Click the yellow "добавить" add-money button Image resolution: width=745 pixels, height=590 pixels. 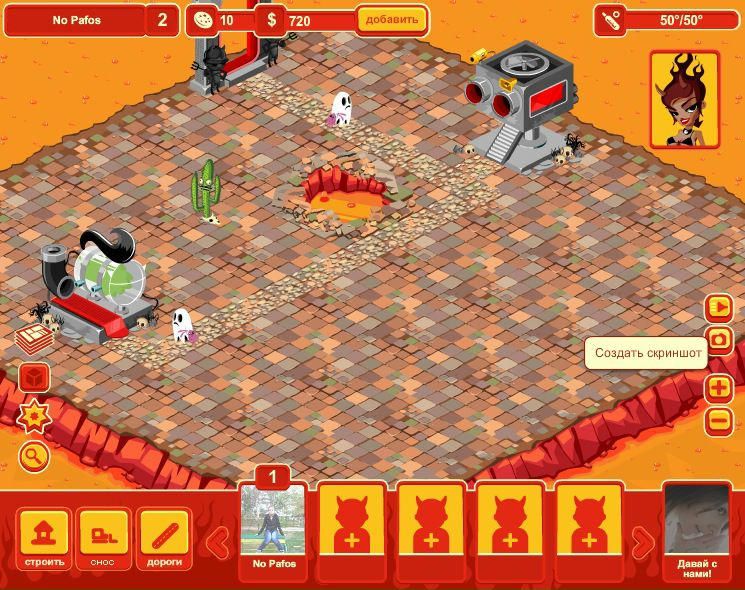click(x=392, y=19)
